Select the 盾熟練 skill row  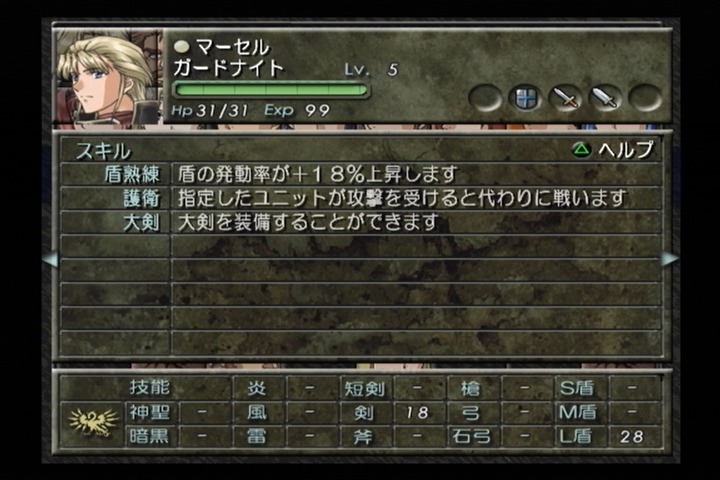(x=360, y=174)
